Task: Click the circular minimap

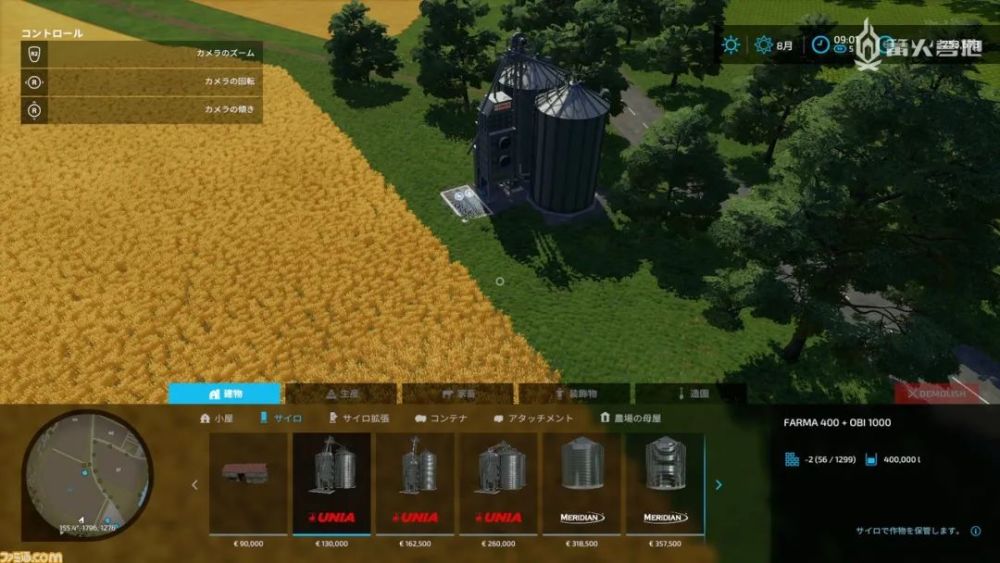Action: [x=87, y=476]
